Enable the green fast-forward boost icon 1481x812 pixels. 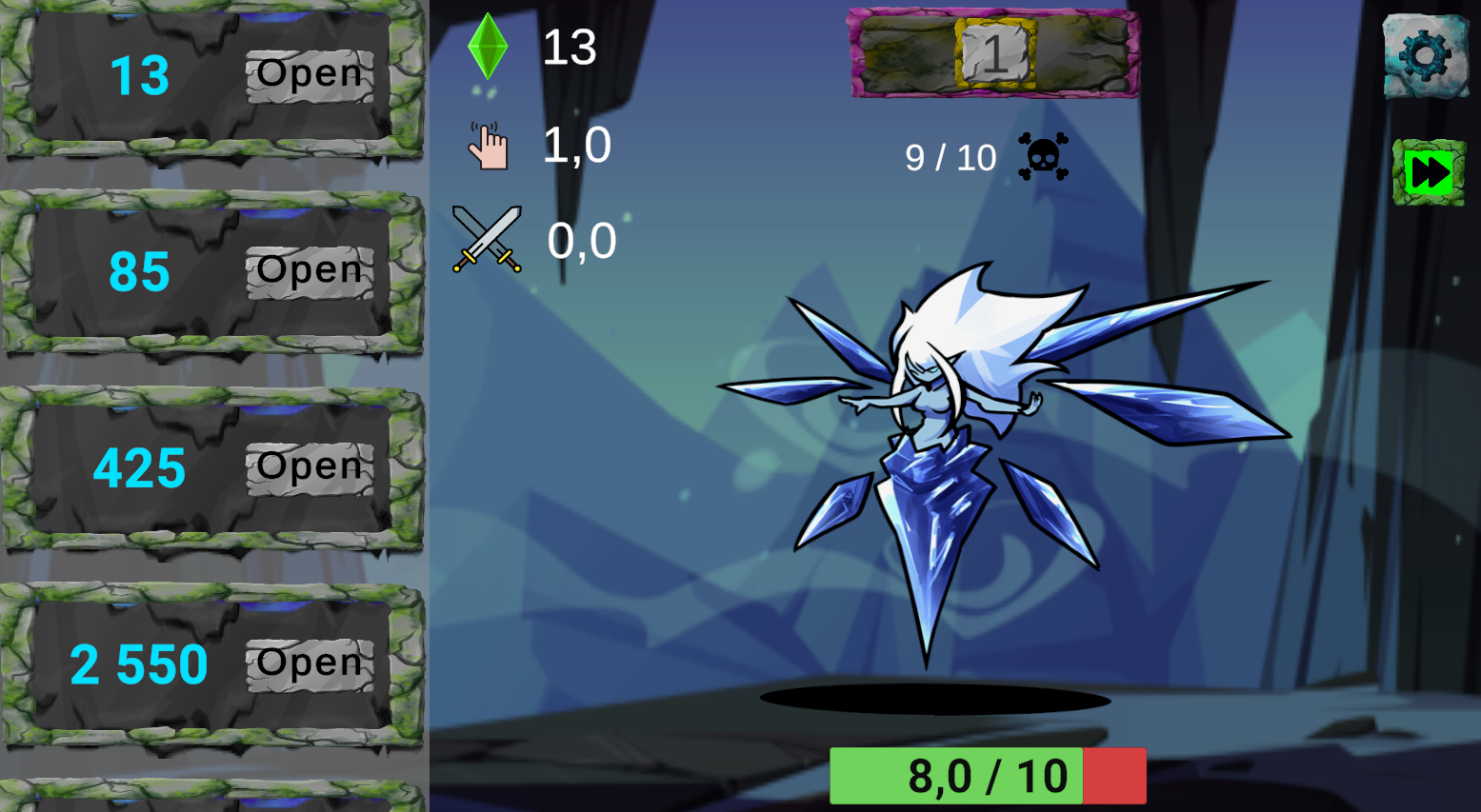1429,169
